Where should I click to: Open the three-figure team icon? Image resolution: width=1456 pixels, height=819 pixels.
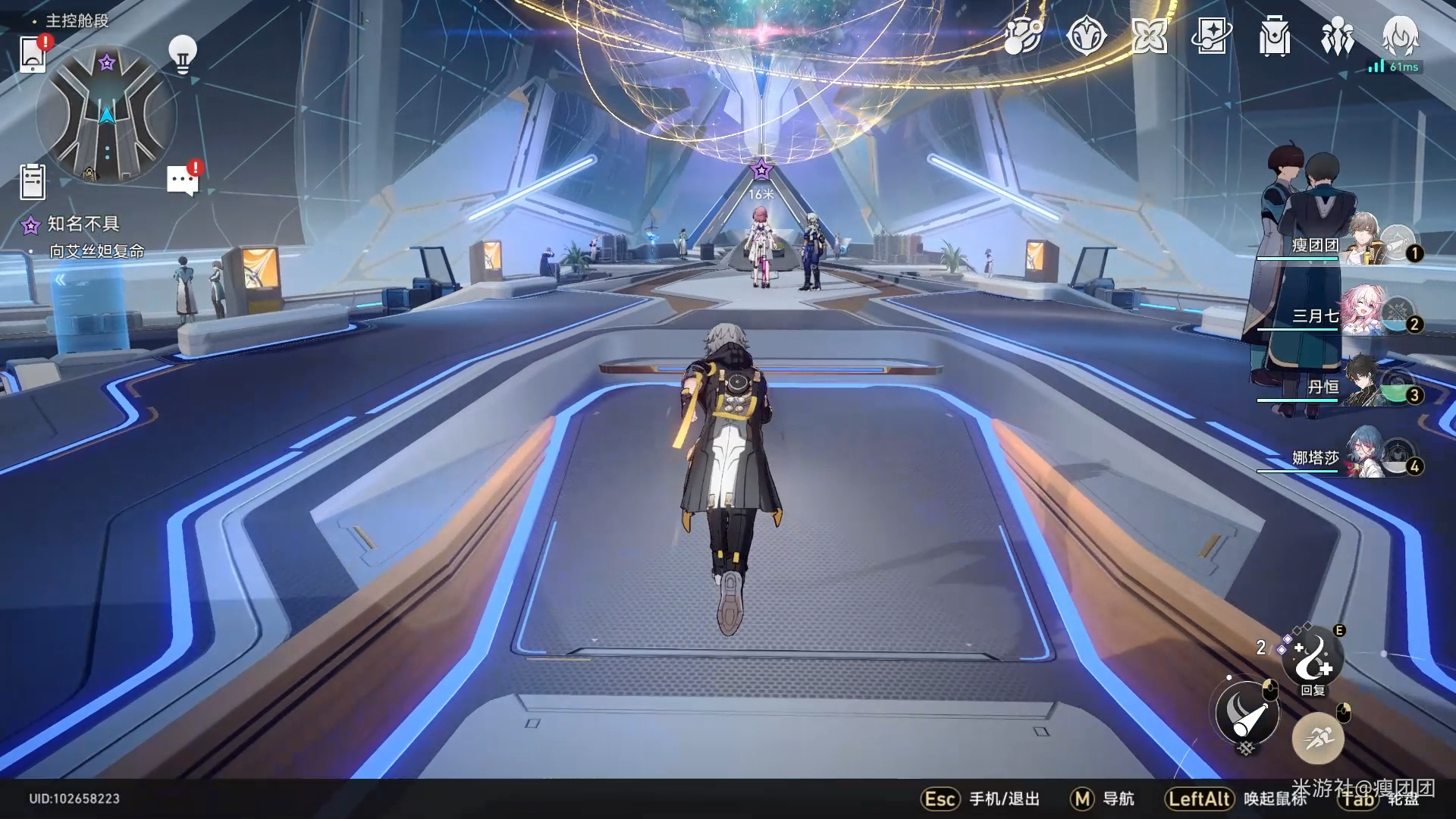(x=1337, y=36)
